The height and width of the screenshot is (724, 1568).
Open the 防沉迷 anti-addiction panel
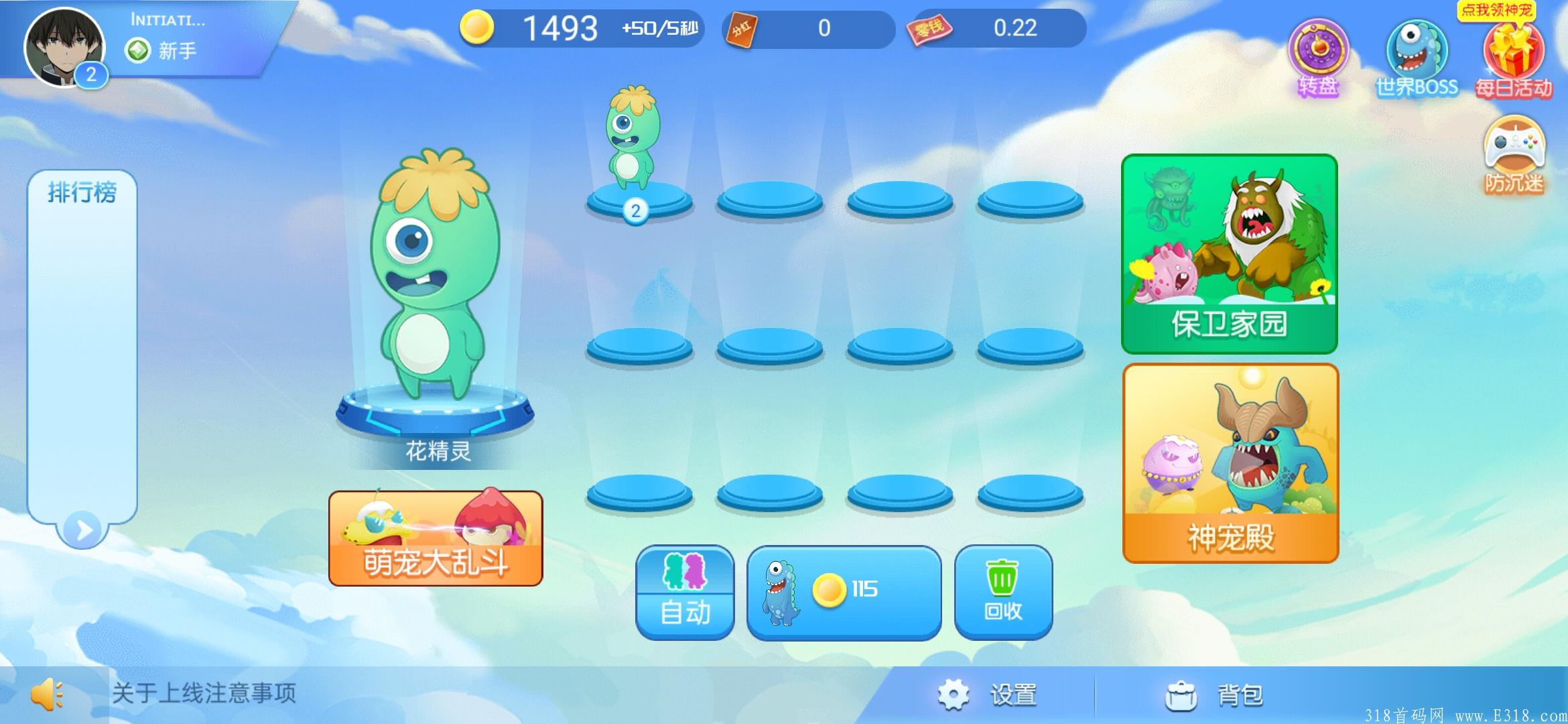[x=1514, y=154]
